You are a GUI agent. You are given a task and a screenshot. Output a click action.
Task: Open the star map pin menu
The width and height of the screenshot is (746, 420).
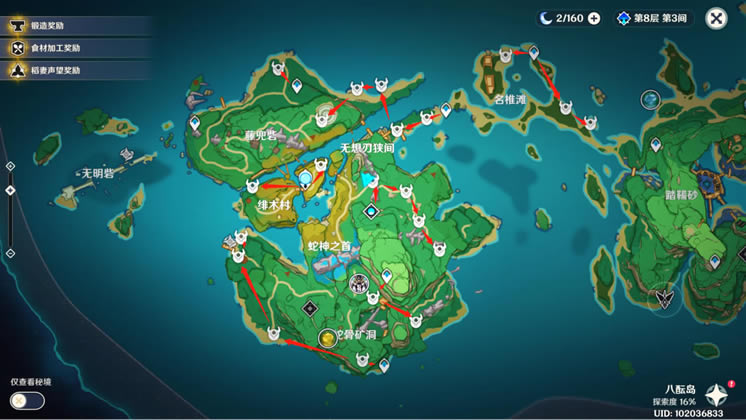(x=718, y=393)
